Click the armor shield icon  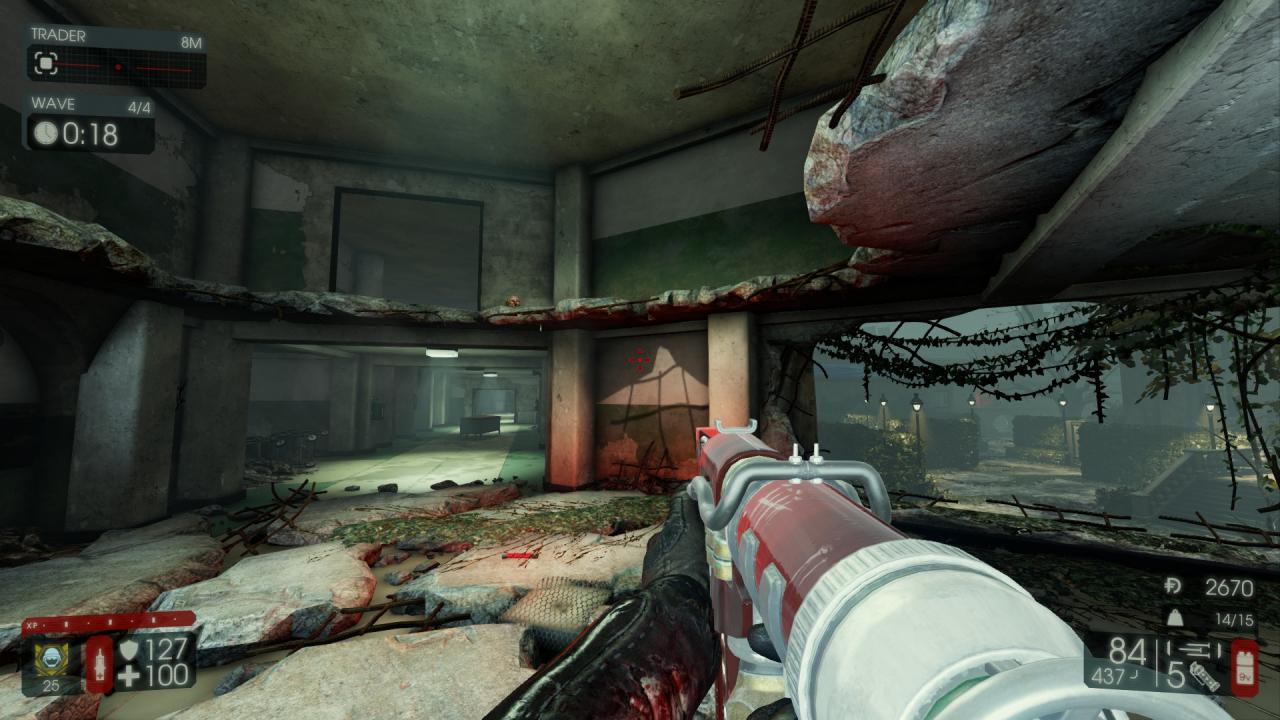click(x=128, y=651)
